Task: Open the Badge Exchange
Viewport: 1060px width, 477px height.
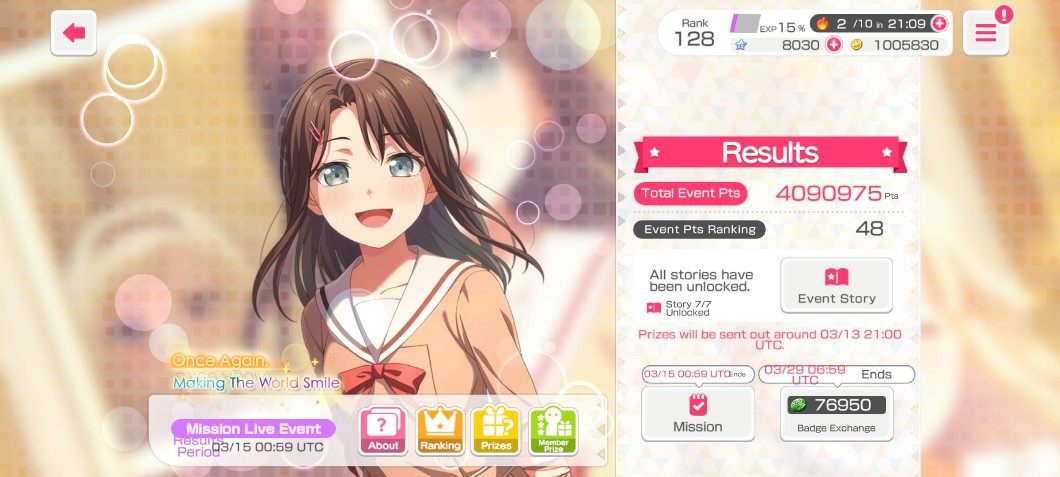Action: pos(836,413)
